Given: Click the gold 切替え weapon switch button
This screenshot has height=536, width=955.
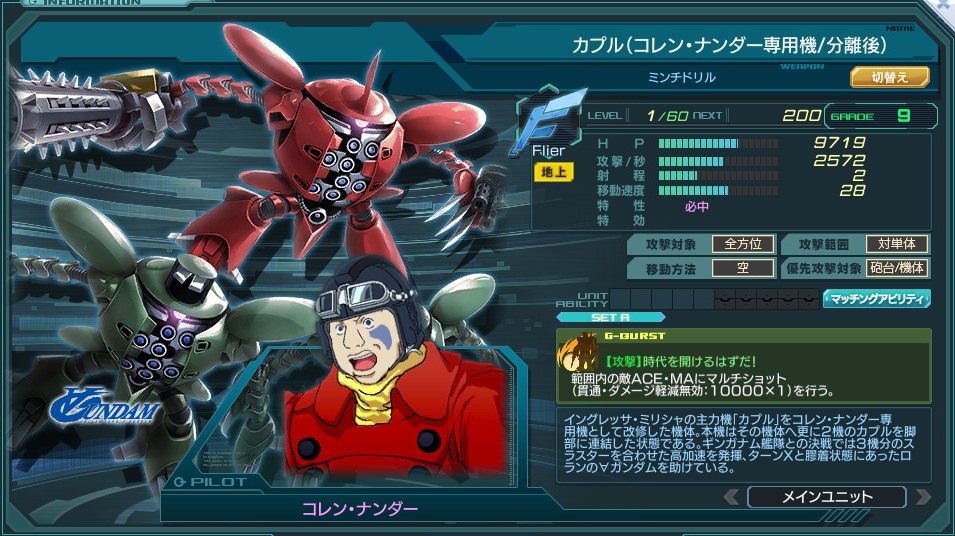Looking at the screenshot, I should tap(889, 77).
